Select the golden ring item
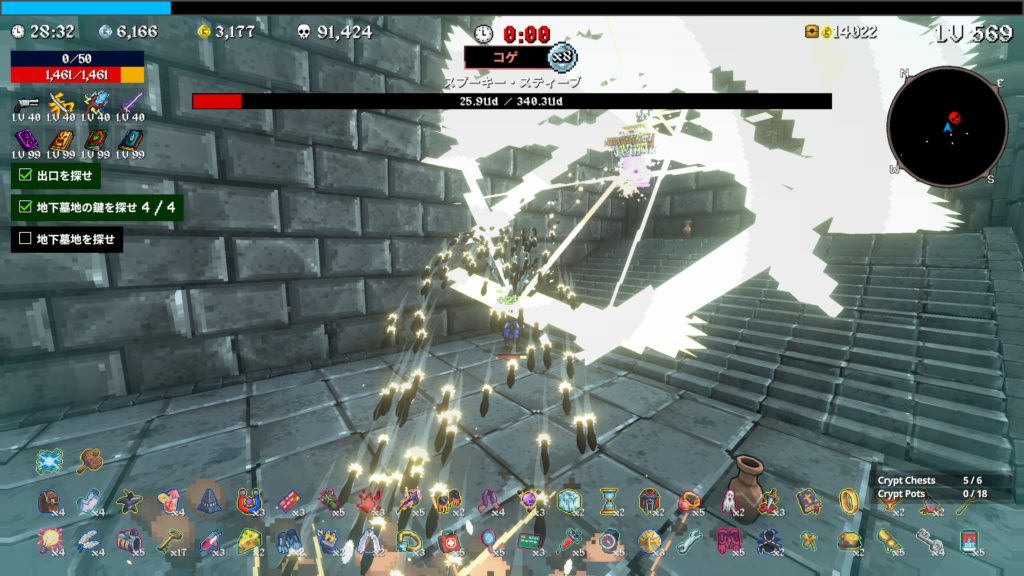 click(x=848, y=500)
